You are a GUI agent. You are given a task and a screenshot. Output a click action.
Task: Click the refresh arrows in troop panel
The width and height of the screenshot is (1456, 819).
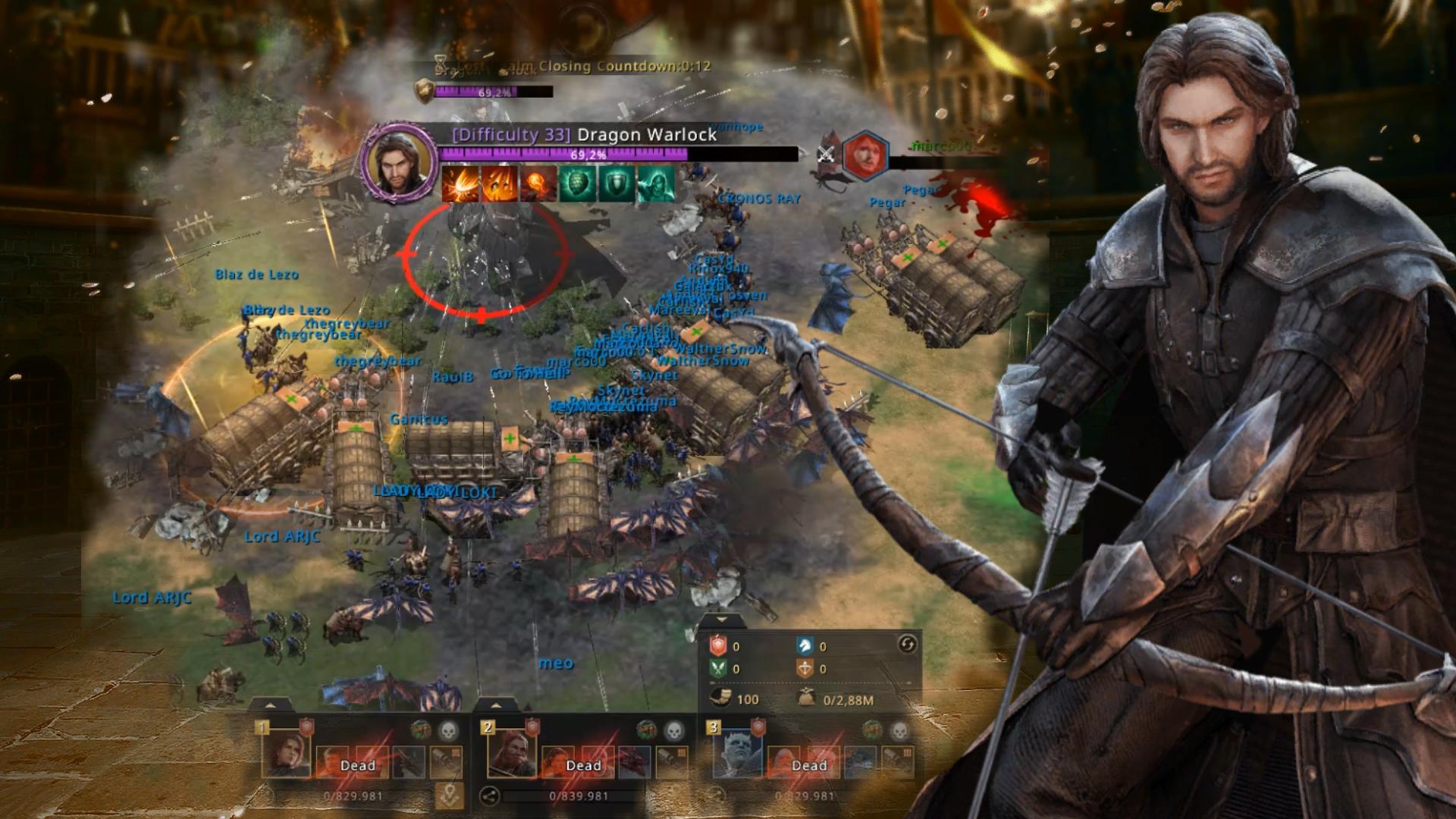pos(907,645)
